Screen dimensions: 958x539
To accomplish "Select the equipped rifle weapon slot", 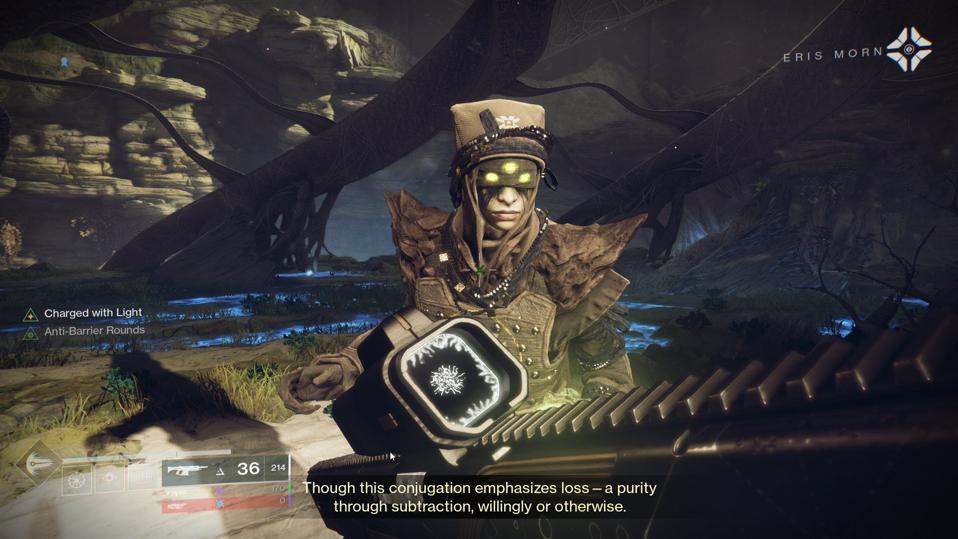I will pyautogui.click(x=192, y=469).
